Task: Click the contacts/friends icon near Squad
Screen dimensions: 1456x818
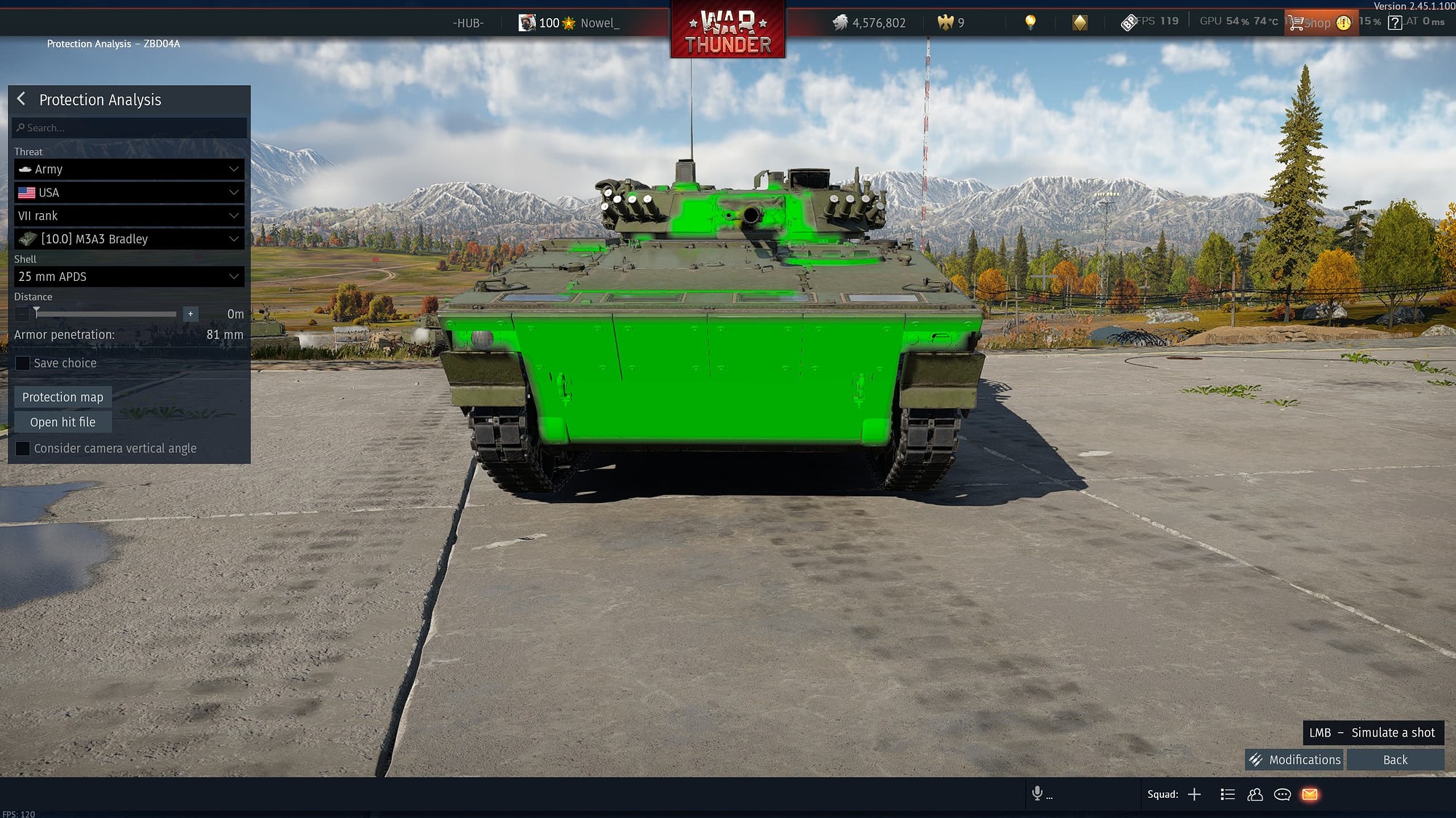Action: (x=1254, y=794)
